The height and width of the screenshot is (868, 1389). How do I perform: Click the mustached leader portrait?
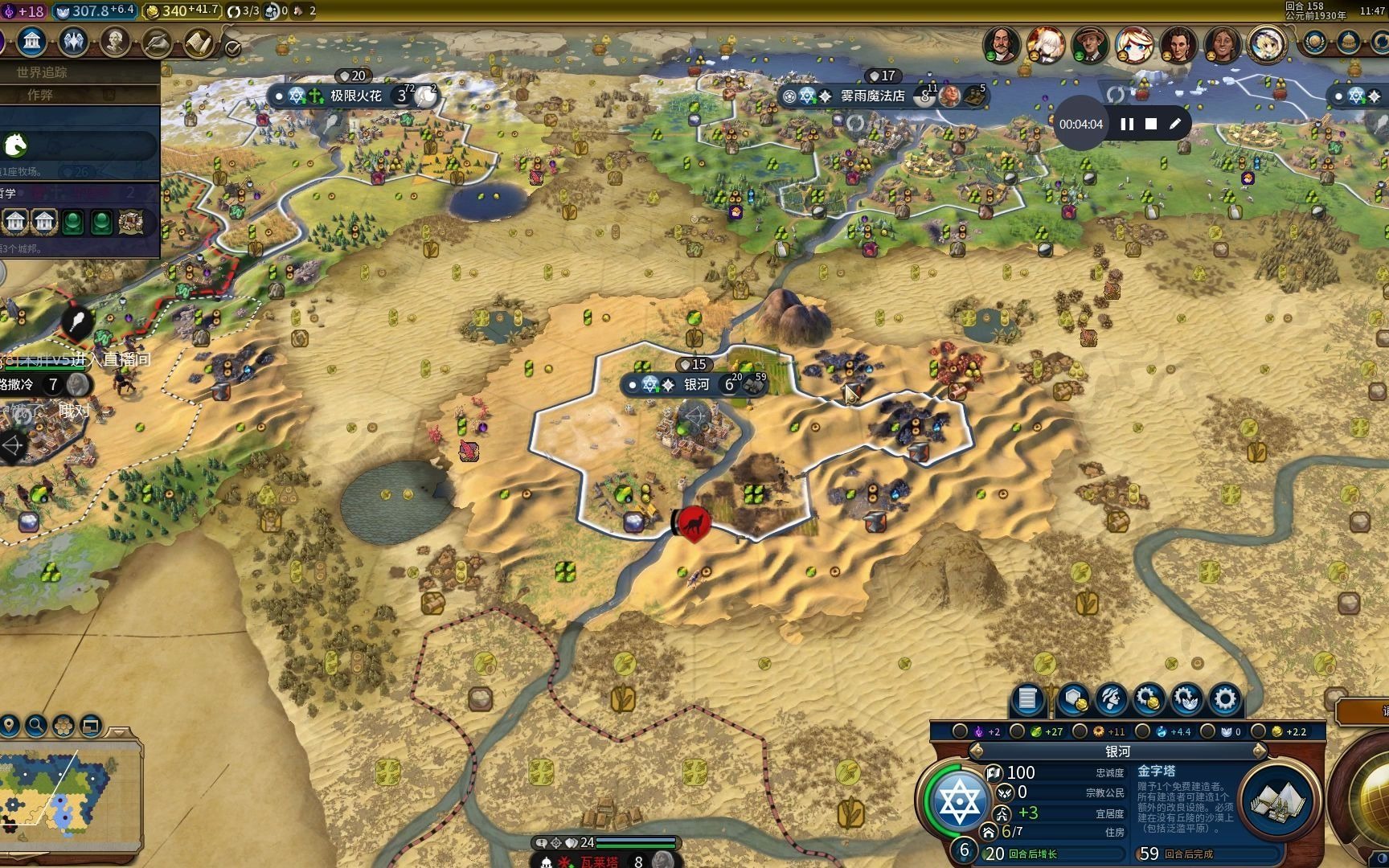click(1001, 44)
